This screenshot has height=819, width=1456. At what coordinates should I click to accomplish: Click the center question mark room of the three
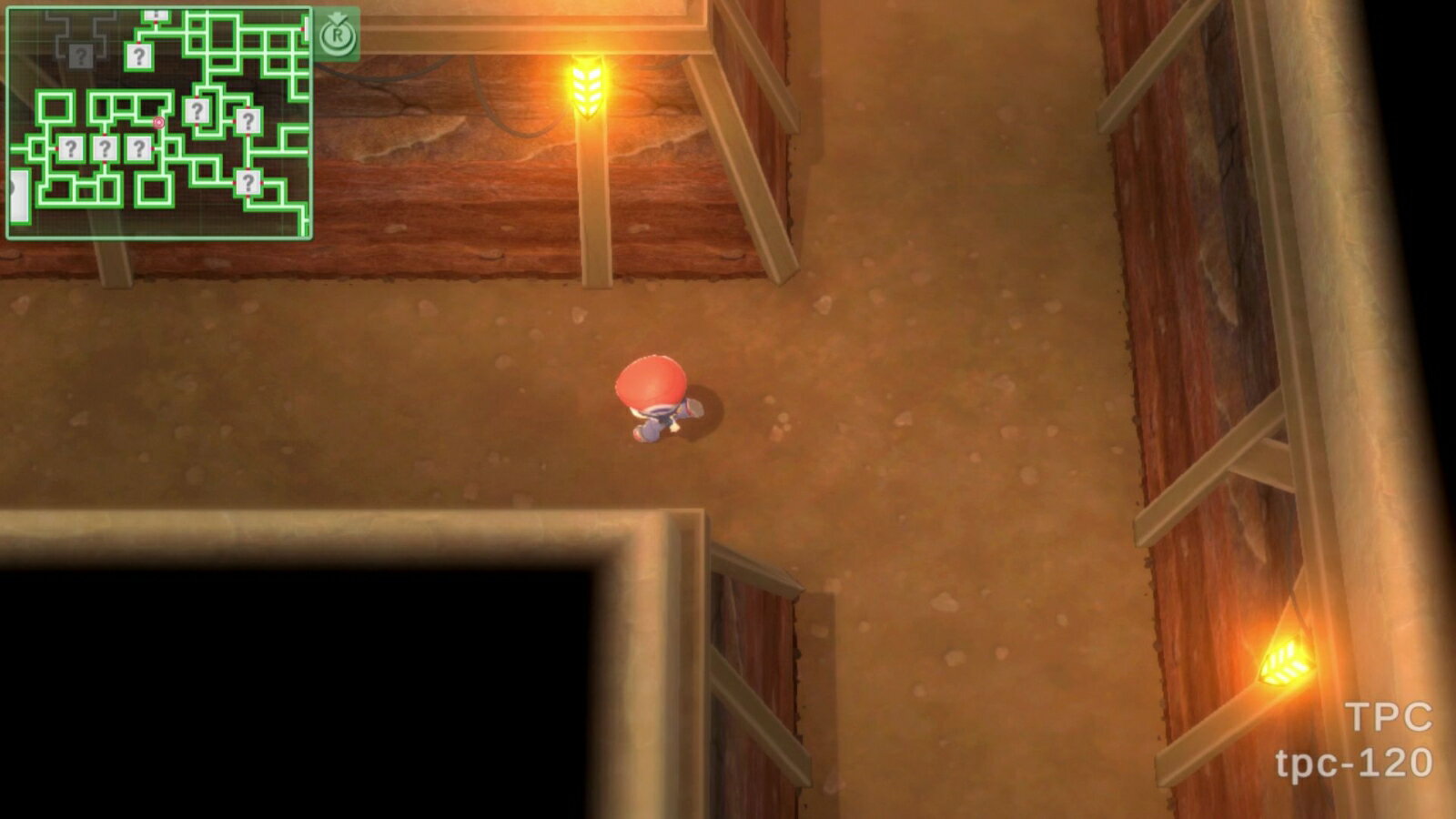(x=106, y=147)
